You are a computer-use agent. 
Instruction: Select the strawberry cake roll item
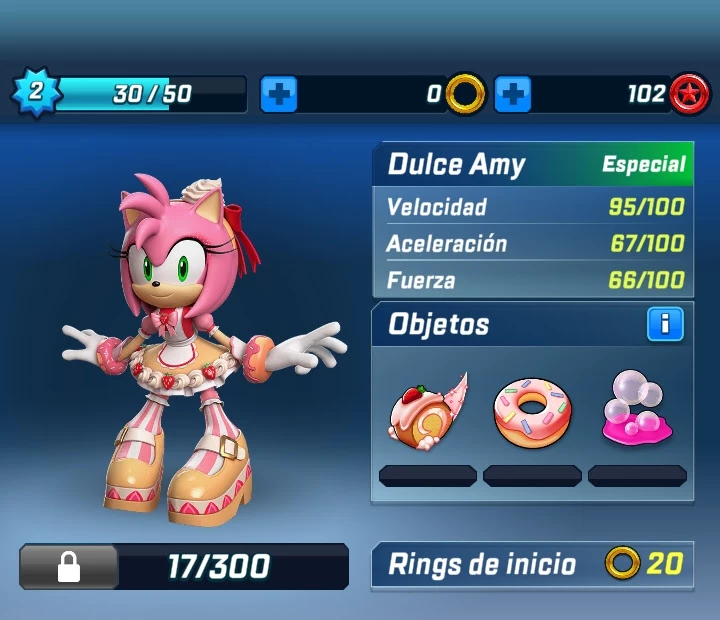pos(427,409)
